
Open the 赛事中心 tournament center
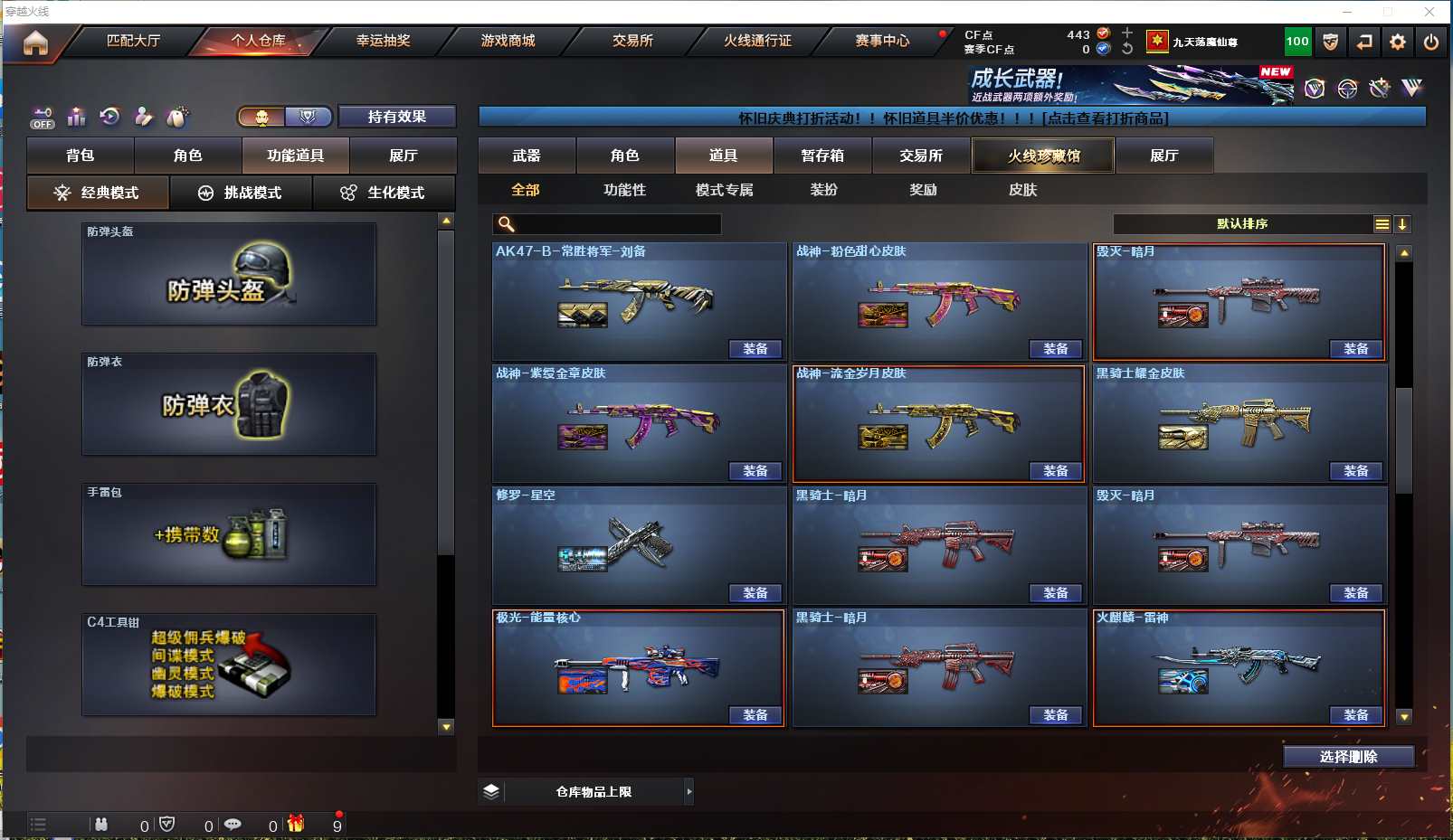click(882, 41)
